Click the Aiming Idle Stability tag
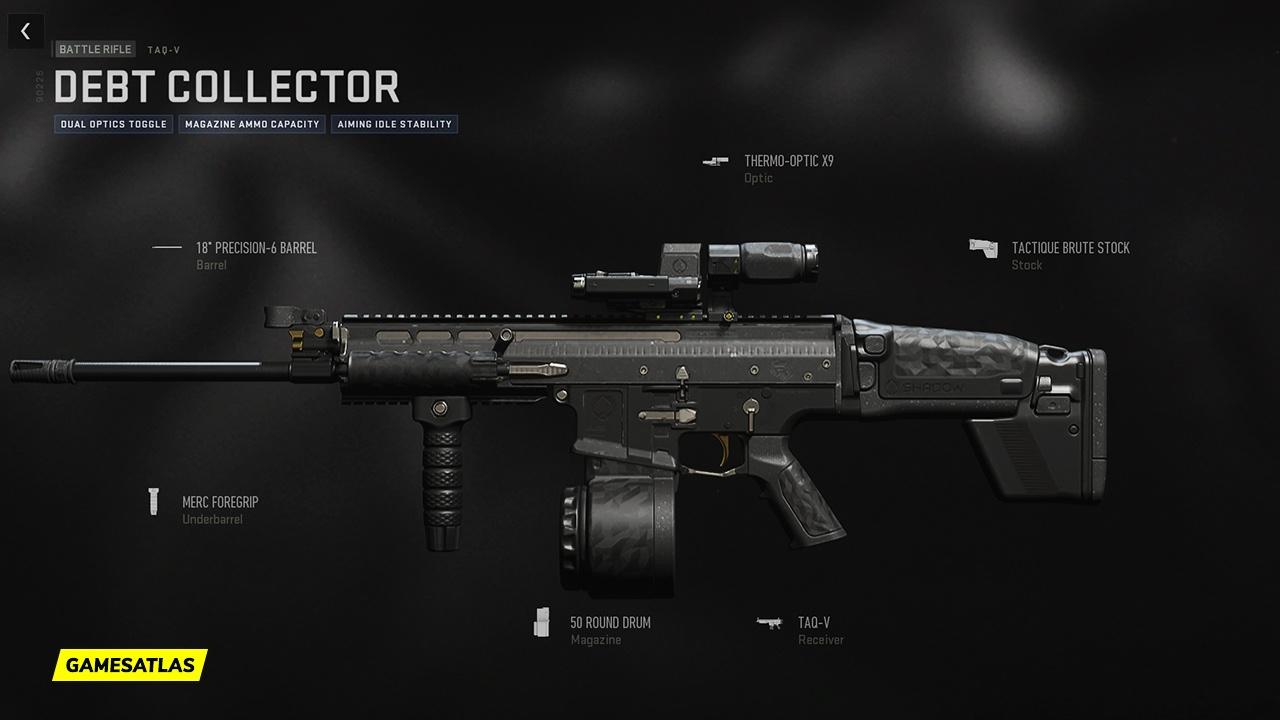Image resolution: width=1280 pixels, height=720 pixels. tap(394, 124)
